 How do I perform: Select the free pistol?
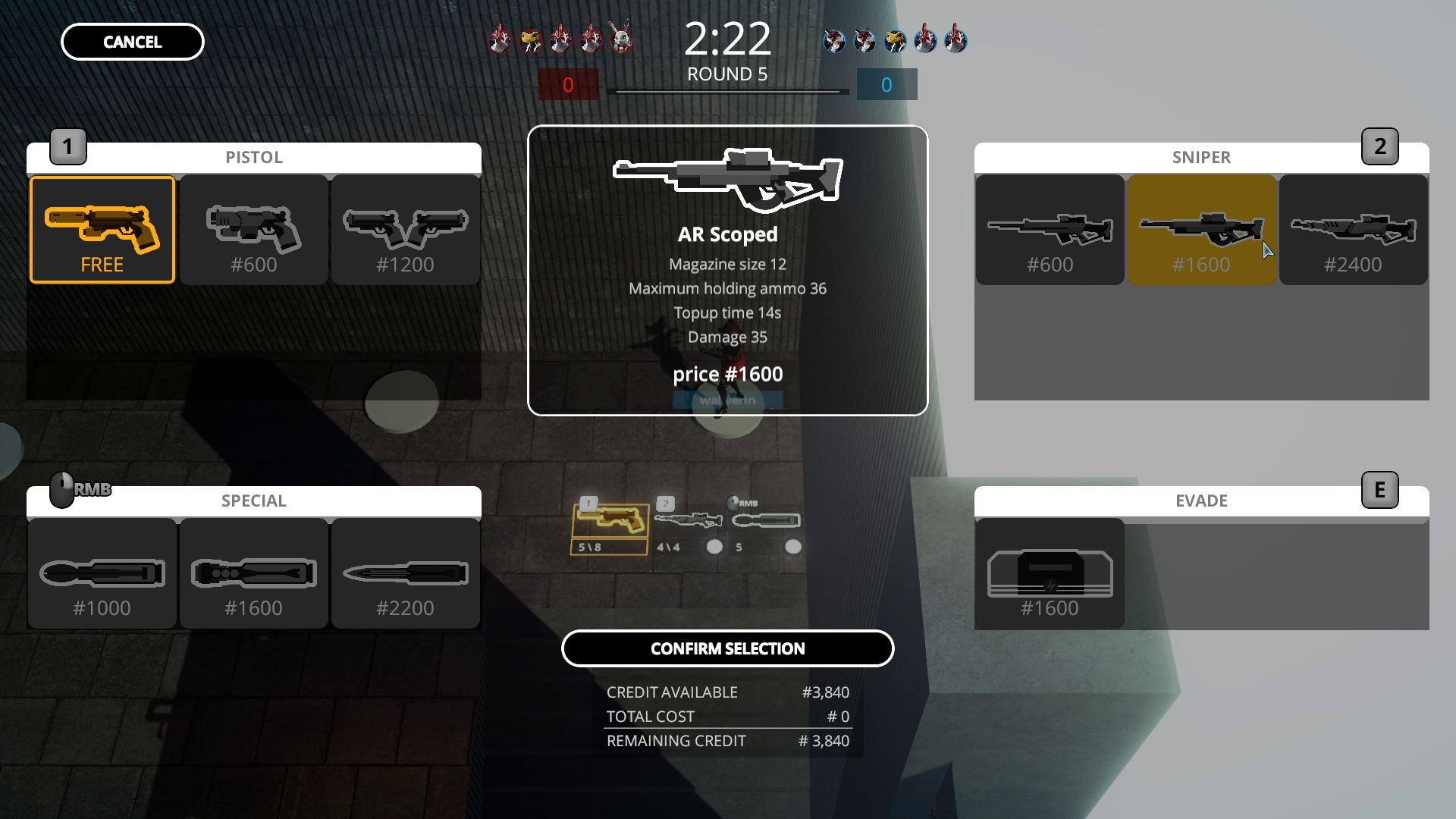[x=102, y=229]
